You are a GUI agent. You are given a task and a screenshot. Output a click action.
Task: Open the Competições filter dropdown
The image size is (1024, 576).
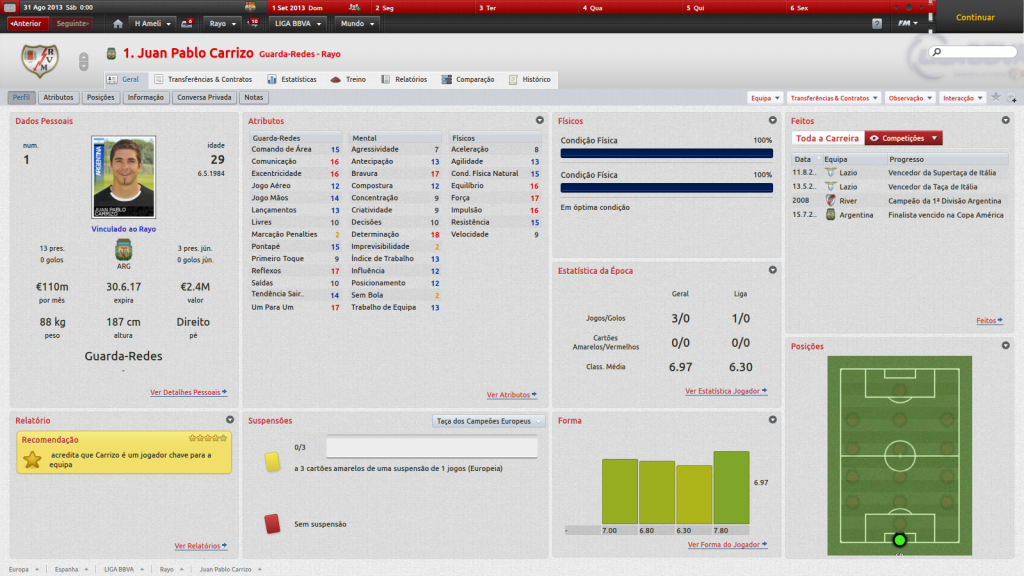click(904, 138)
